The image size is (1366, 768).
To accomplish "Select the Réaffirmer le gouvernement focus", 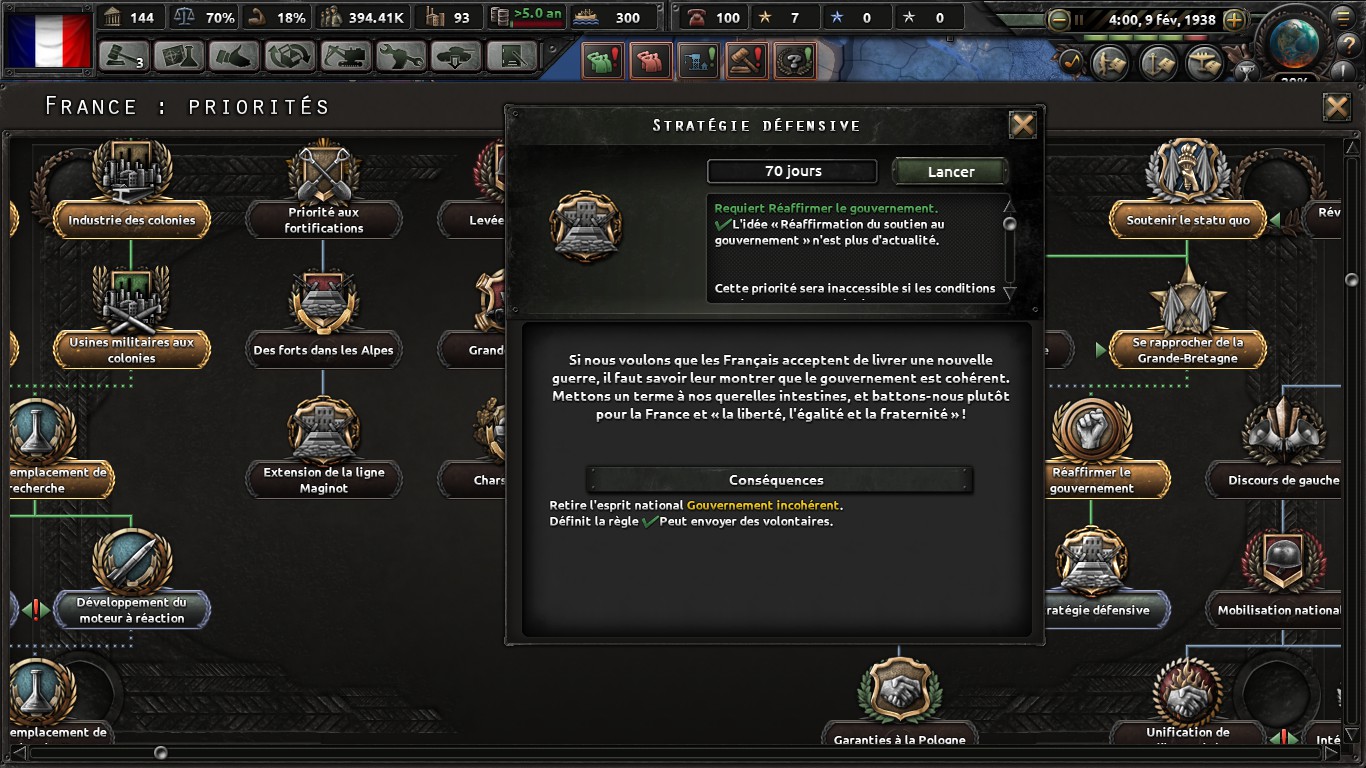I will 1091,479.
